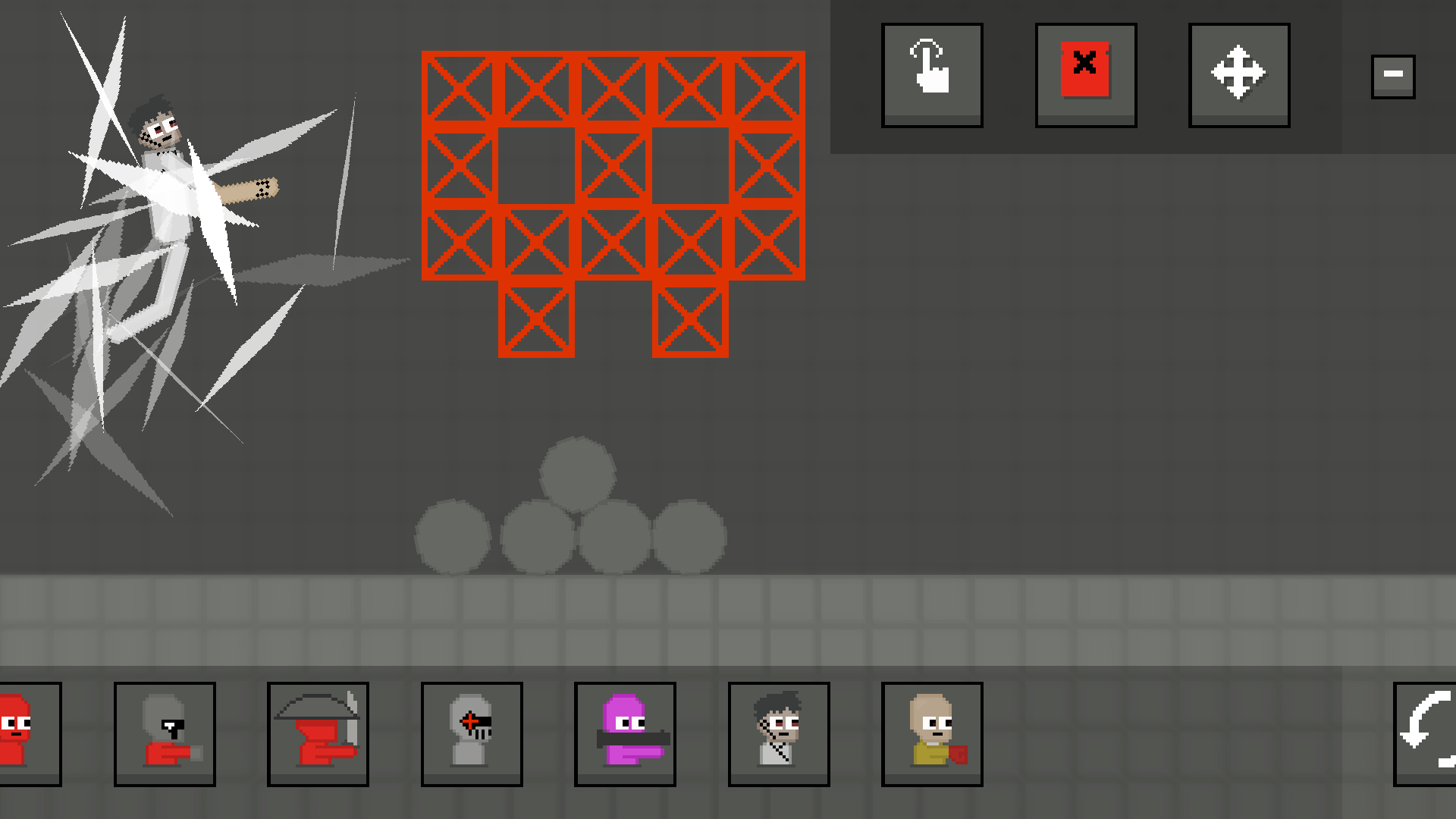Select the white-shirted human spawn item
Screen dimensions: 1456x819
tap(779, 733)
